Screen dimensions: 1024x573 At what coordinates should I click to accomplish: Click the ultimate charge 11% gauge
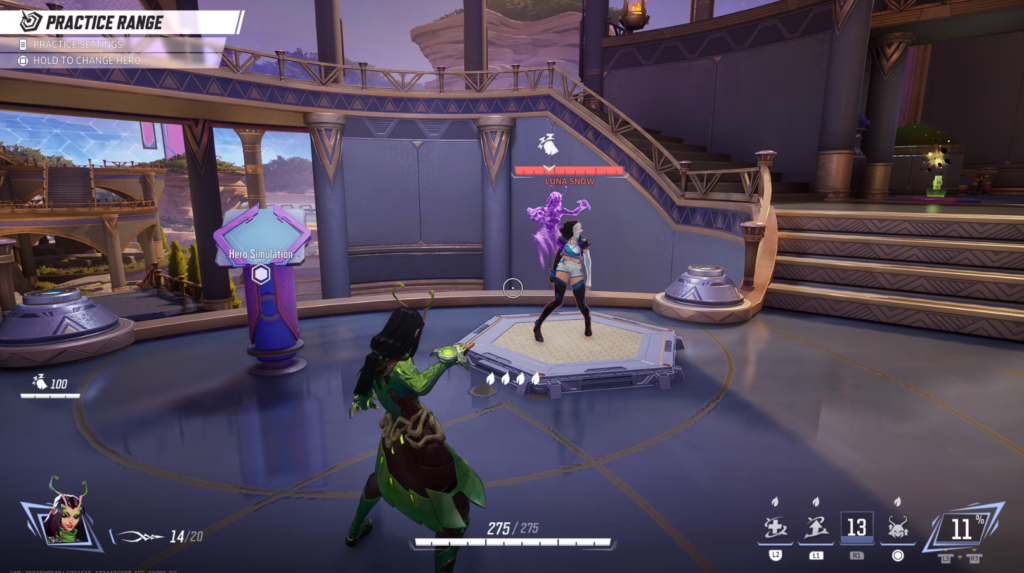coord(960,528)
